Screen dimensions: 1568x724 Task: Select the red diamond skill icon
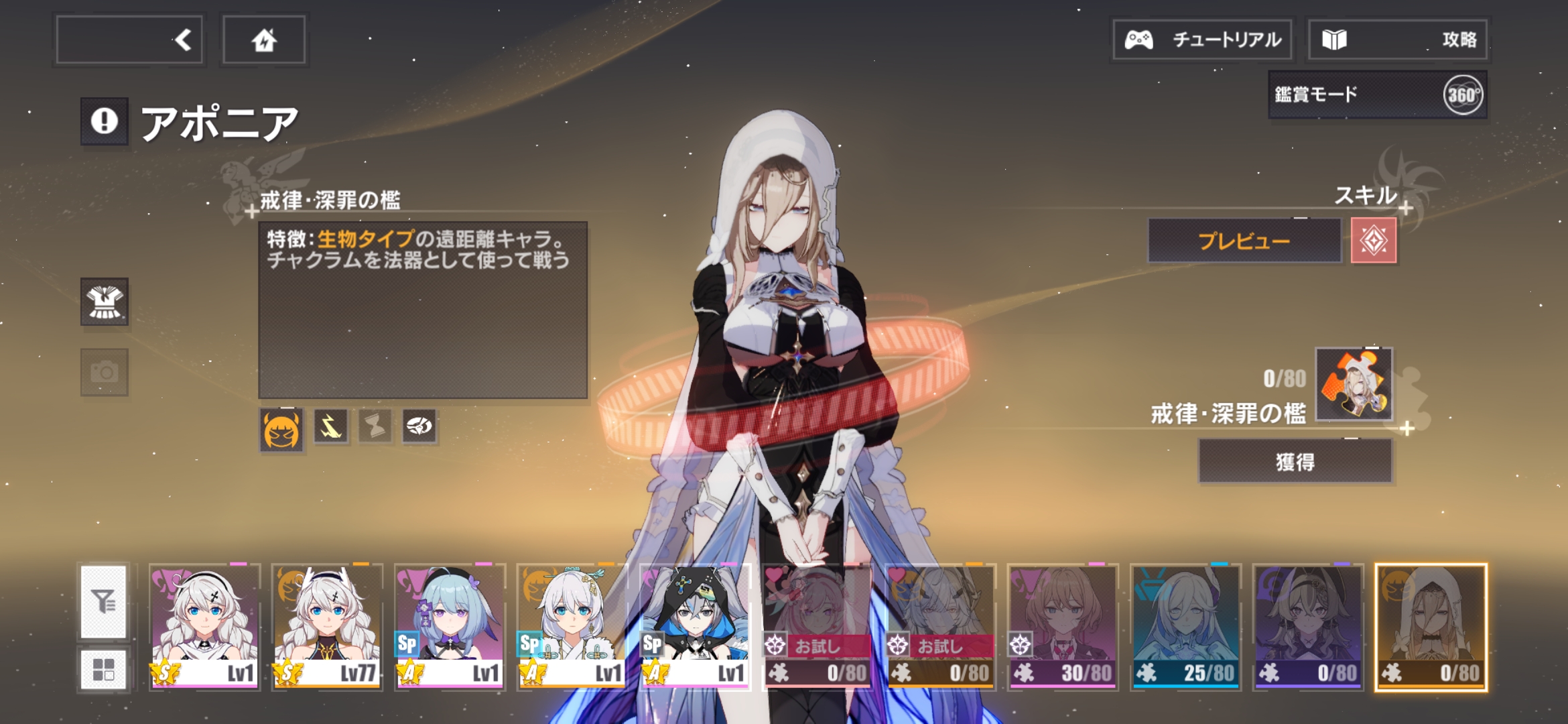(1374, 241)
